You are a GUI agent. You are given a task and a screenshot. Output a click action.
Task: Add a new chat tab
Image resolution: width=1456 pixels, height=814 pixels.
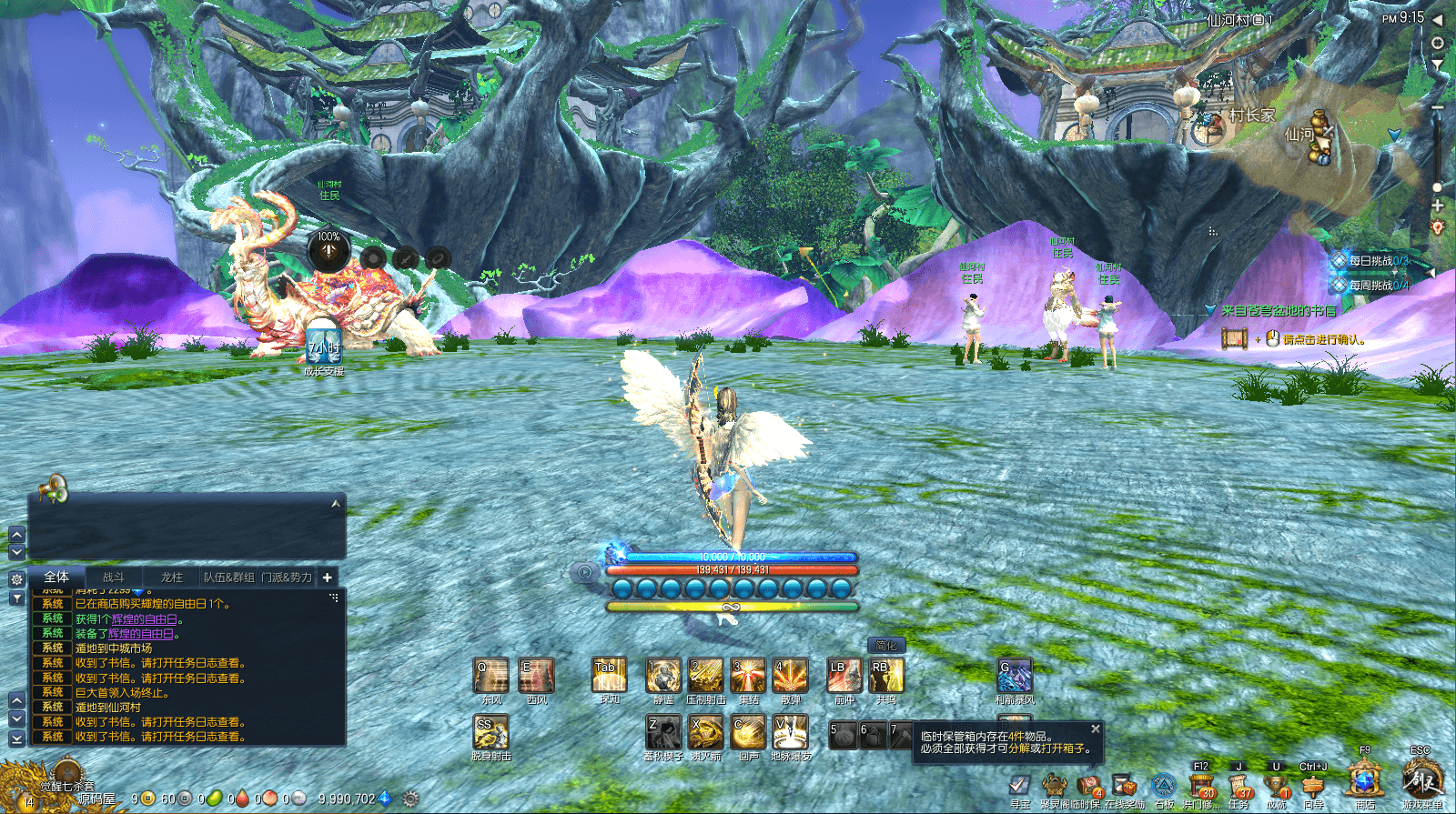click(x=327, y=578)
